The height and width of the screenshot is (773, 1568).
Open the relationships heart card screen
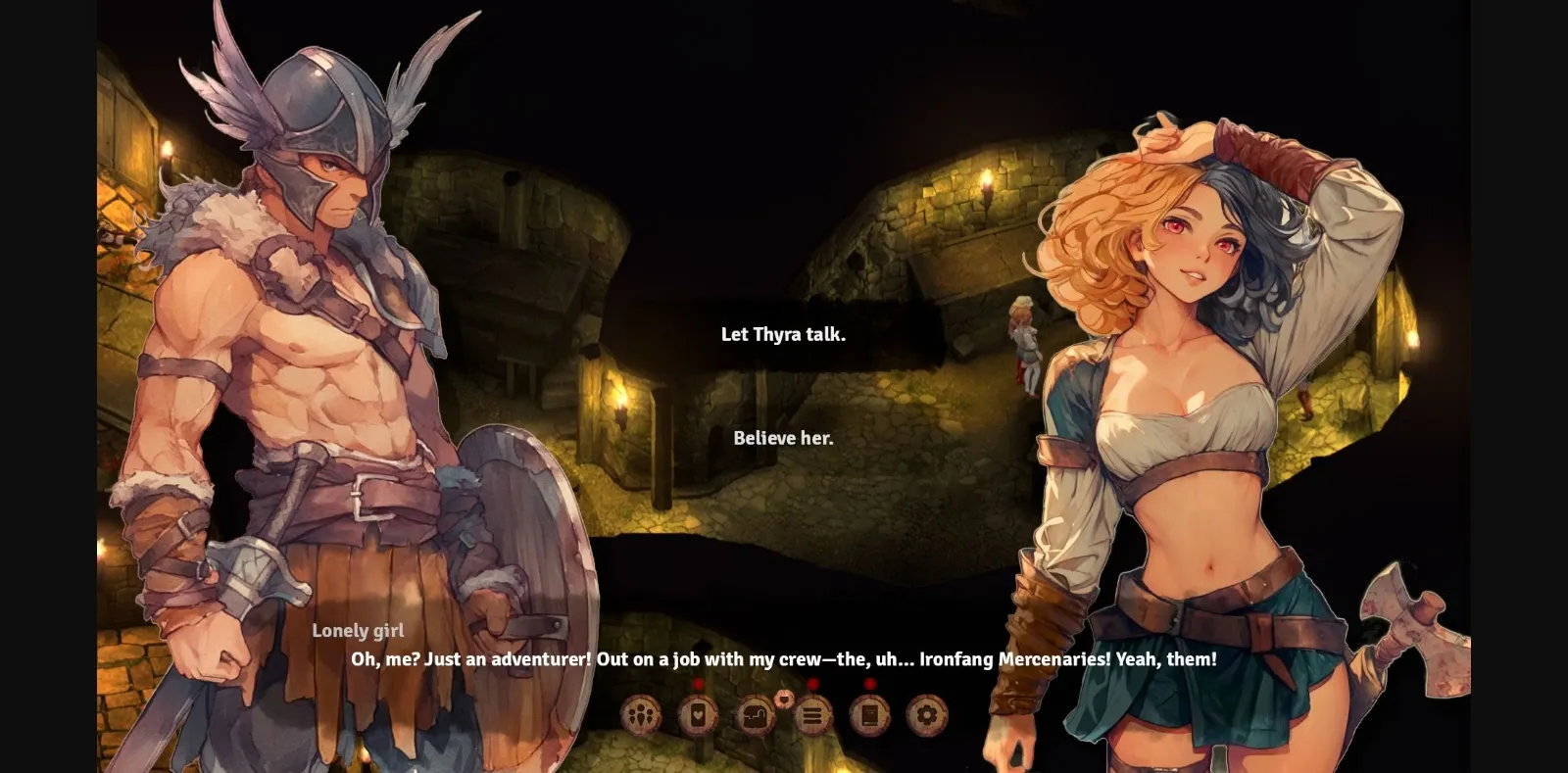(697, 715)
